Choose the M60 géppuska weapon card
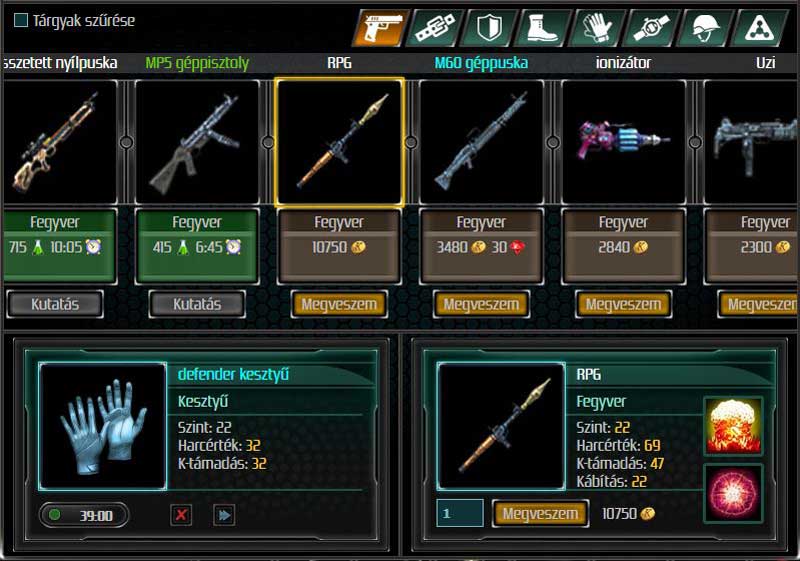800x561 pixels. click(x=481, y=142)
